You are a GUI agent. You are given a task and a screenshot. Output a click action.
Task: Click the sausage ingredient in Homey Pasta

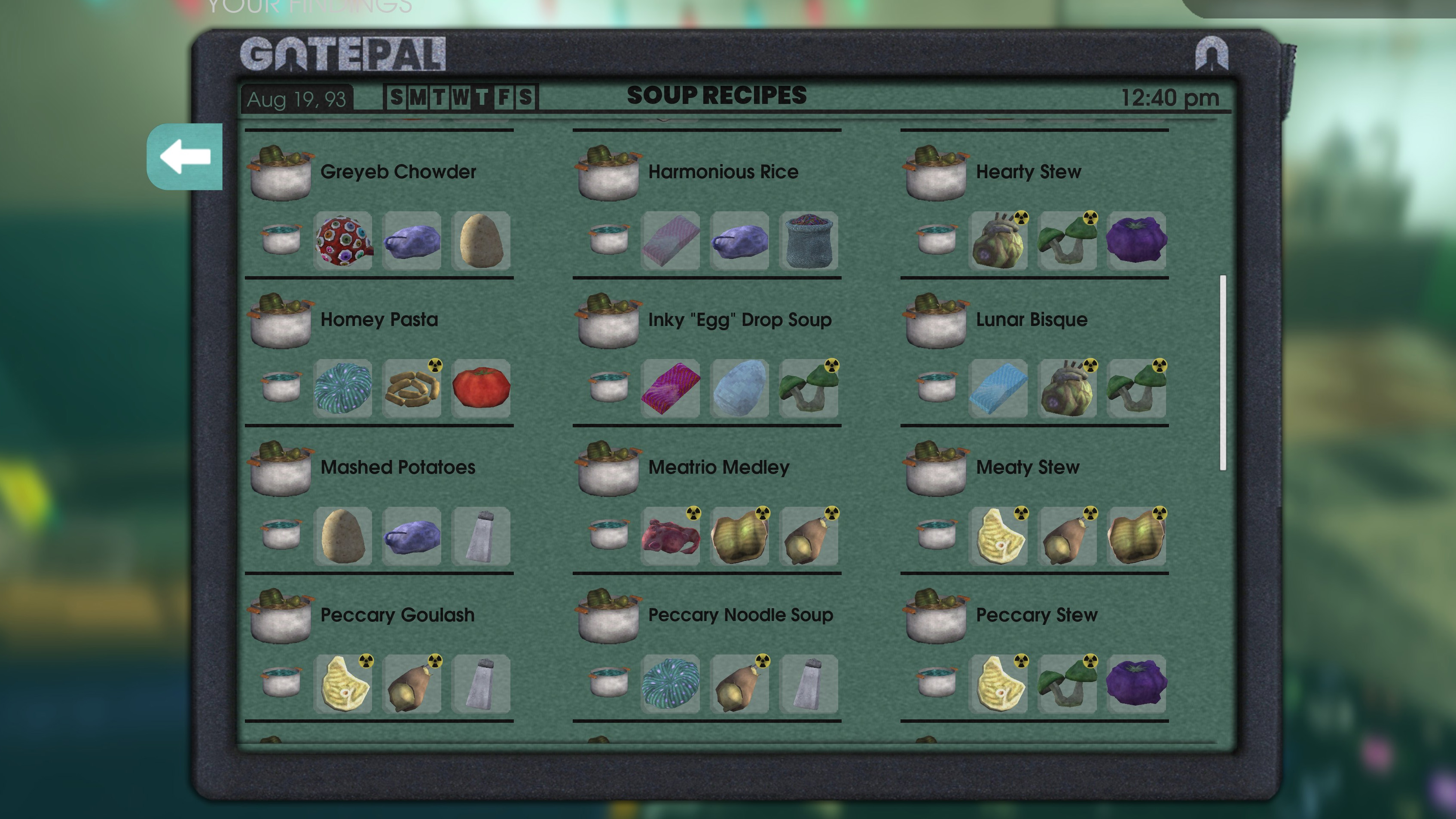(412, 388)
